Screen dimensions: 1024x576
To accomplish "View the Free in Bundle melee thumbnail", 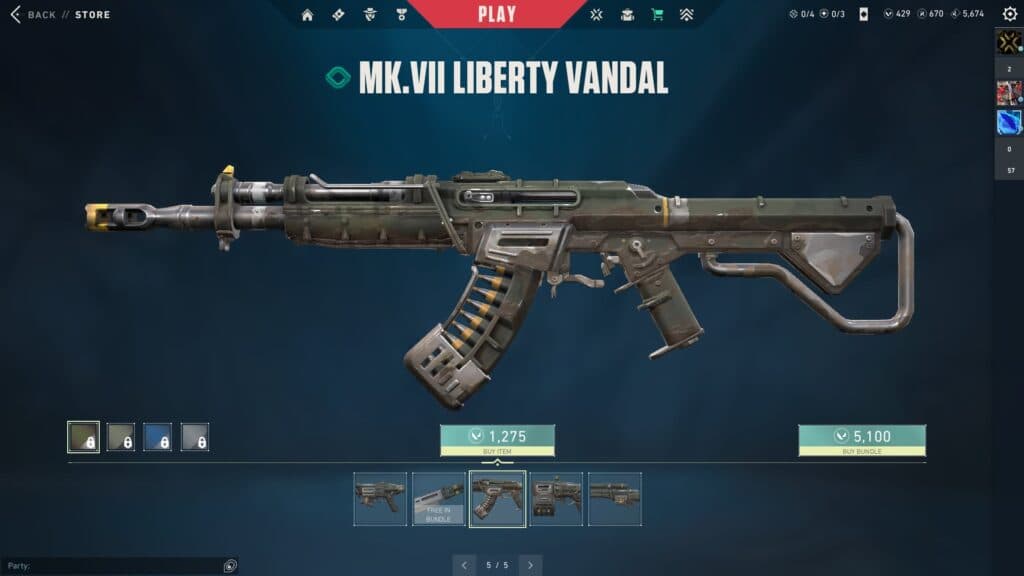I will tap(439, 498).
